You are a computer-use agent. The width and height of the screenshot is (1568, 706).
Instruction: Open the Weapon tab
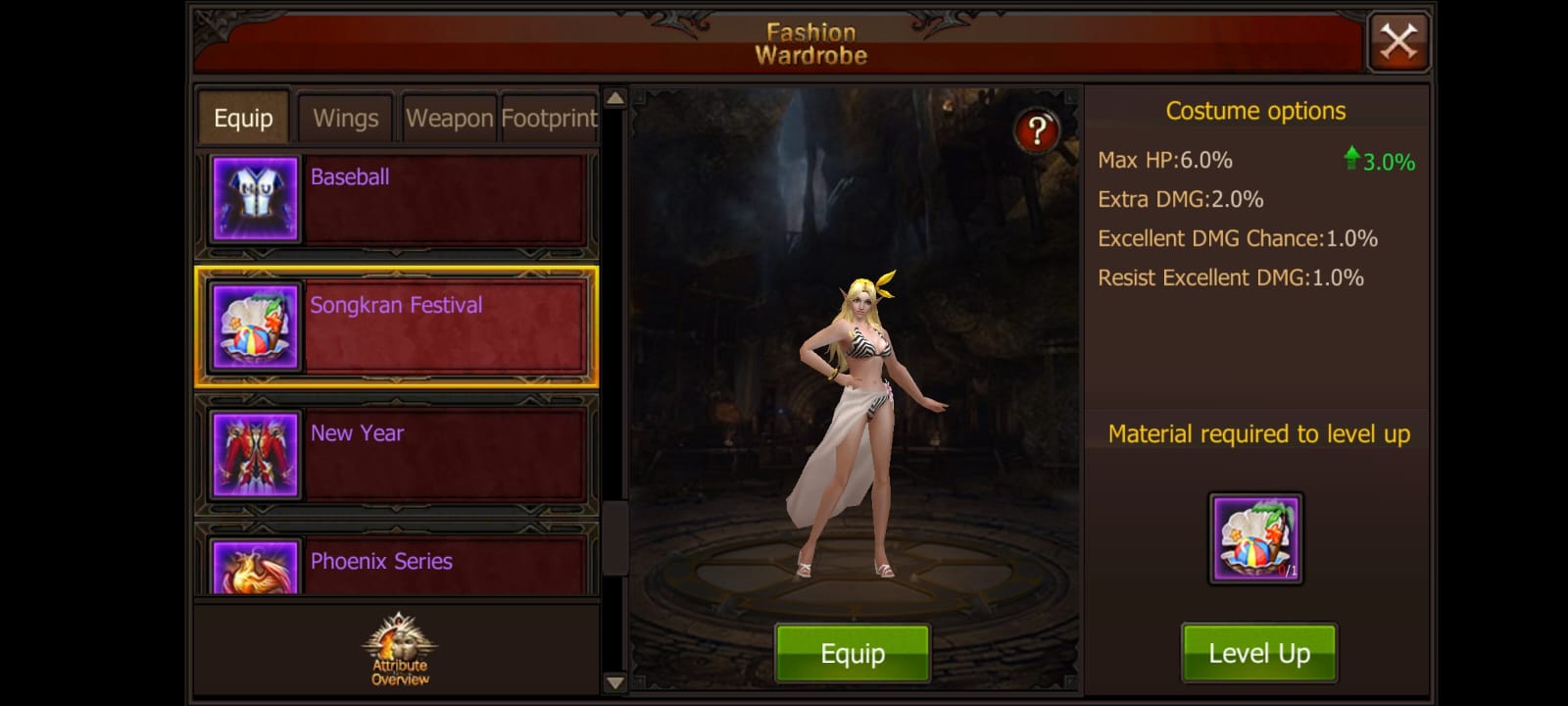449,119
